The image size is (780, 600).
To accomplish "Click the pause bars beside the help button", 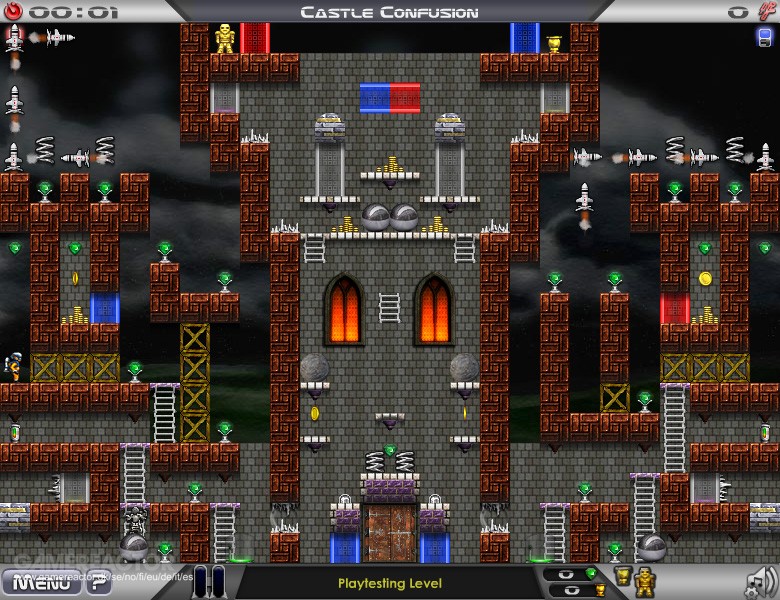I will [x=210, y=581].
